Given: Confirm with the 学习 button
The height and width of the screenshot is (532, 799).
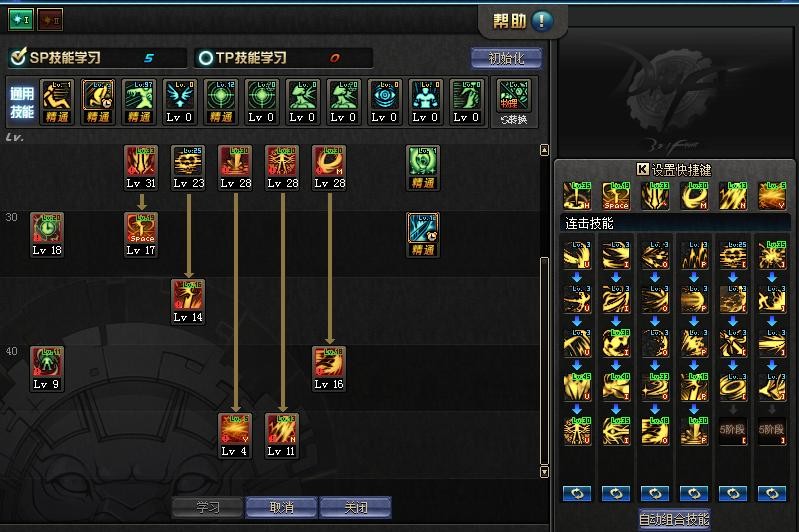Looking at the screenshot, I should [207, 507].
